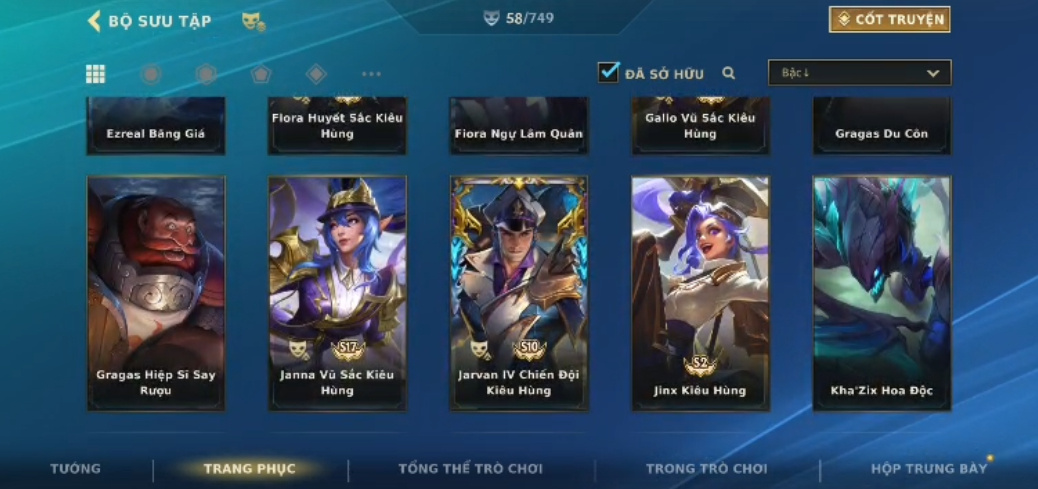Click the theater masks icon by title
1038x489 pixels.
tap(253, 20)
